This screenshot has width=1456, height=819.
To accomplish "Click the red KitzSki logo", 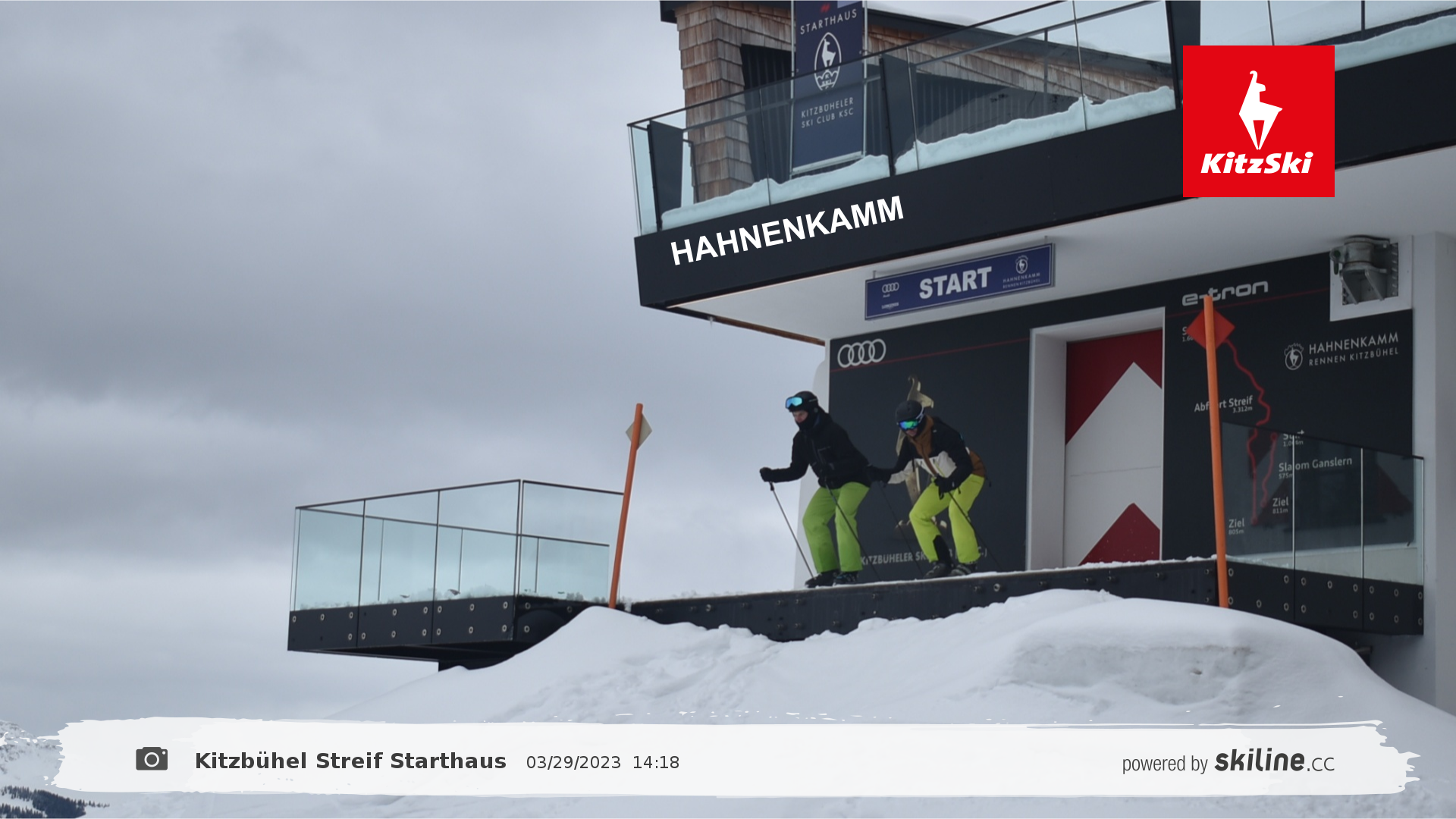I will pos(1258,121).
